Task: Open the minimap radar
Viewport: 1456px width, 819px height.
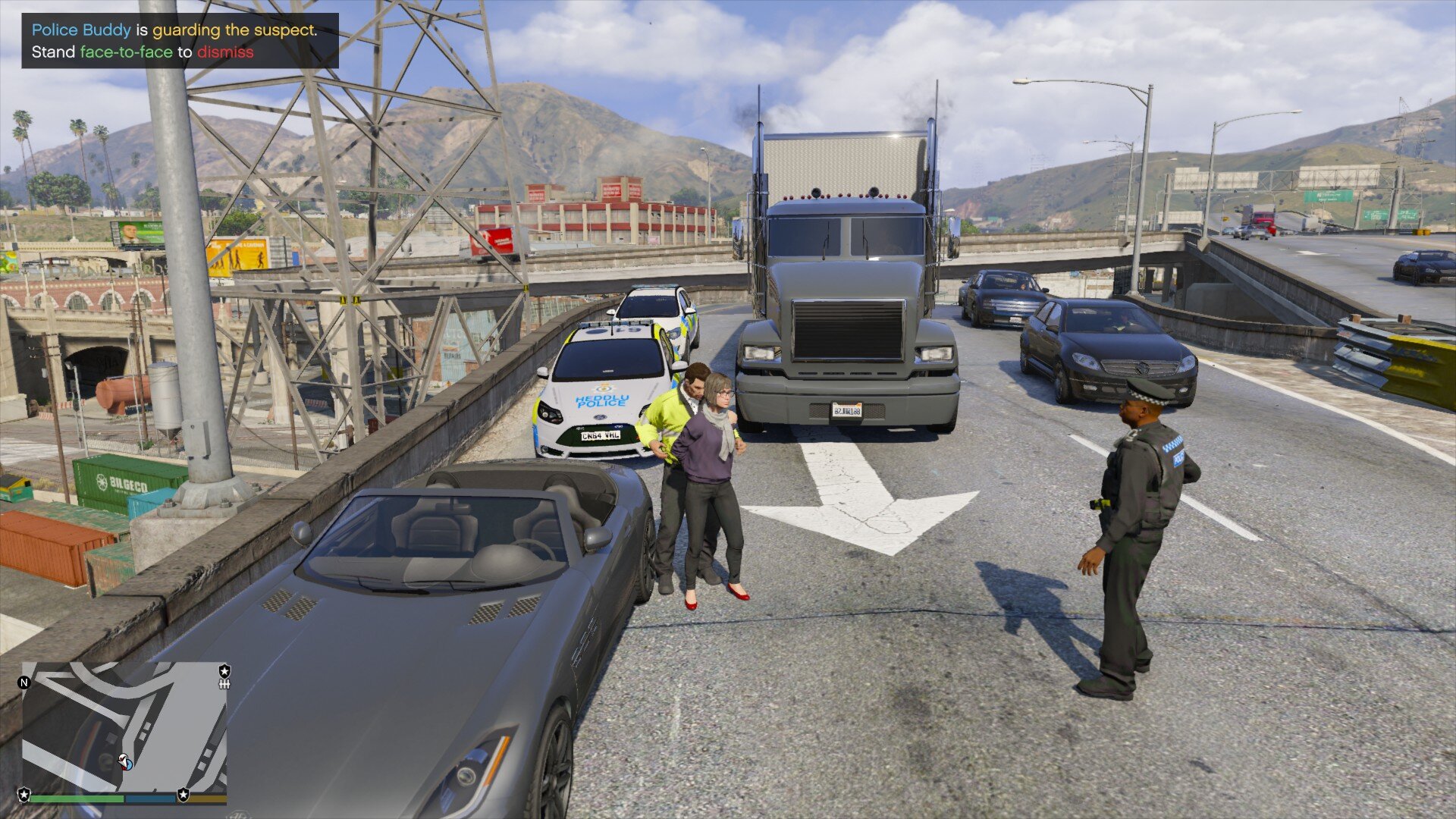Action: [x=124, y=726]
